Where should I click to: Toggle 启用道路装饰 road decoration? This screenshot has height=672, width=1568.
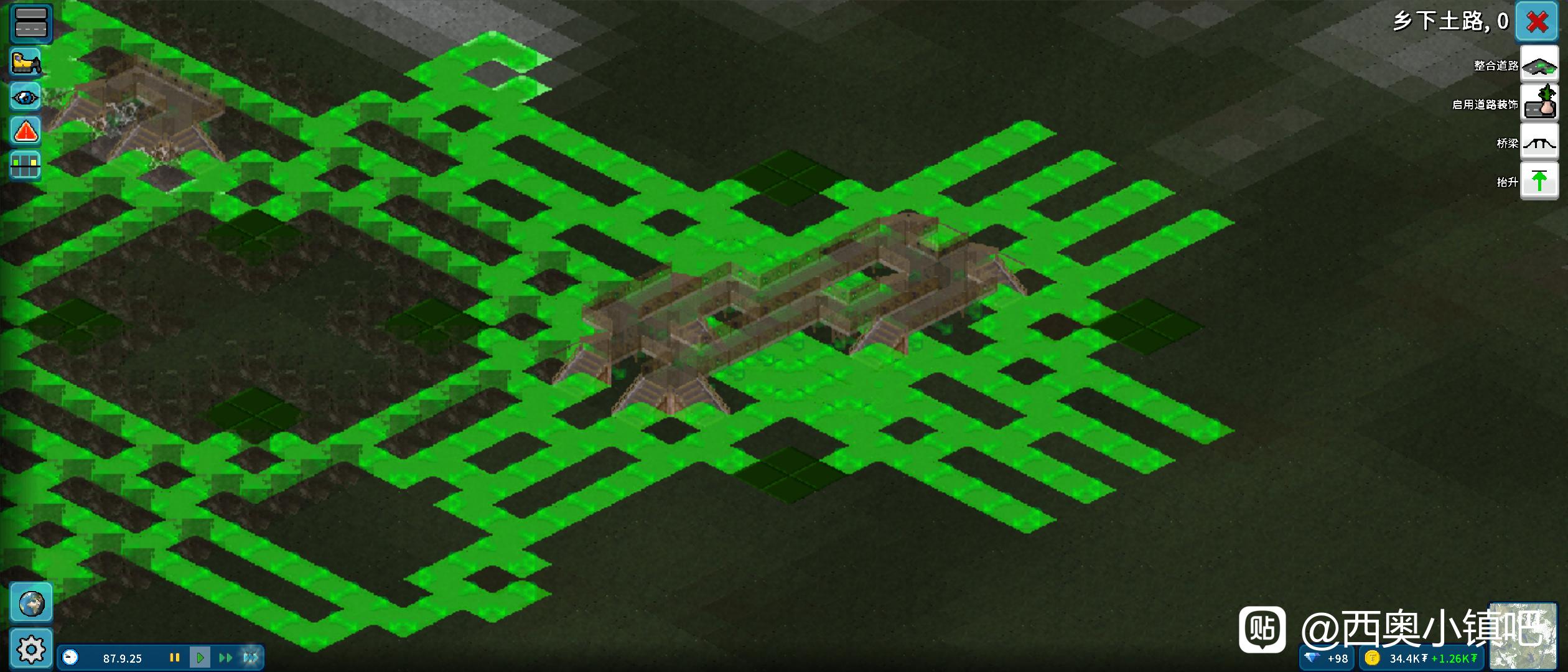tap(1539, 104)
